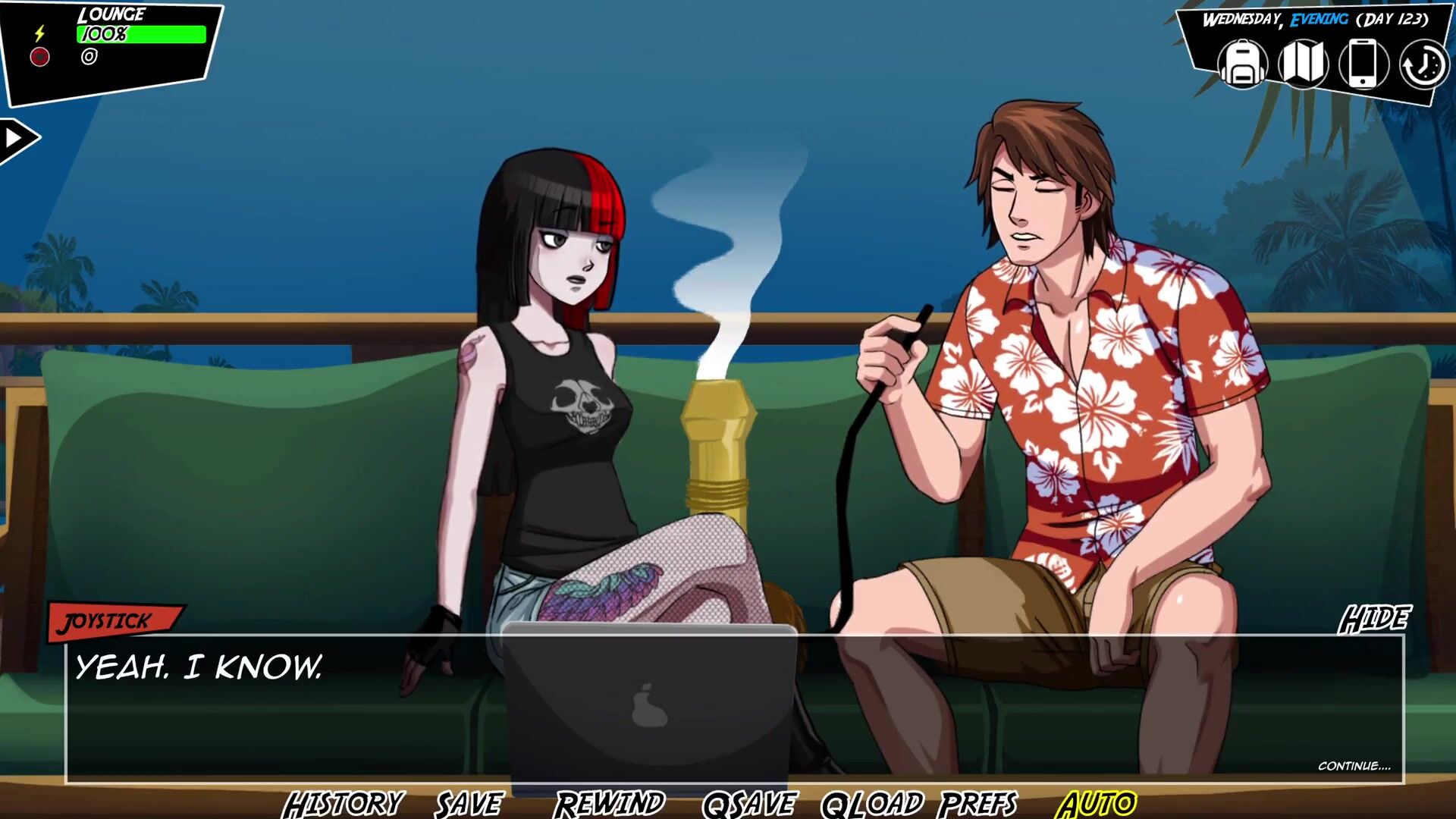Click the clock time-skip icon

1423,65
